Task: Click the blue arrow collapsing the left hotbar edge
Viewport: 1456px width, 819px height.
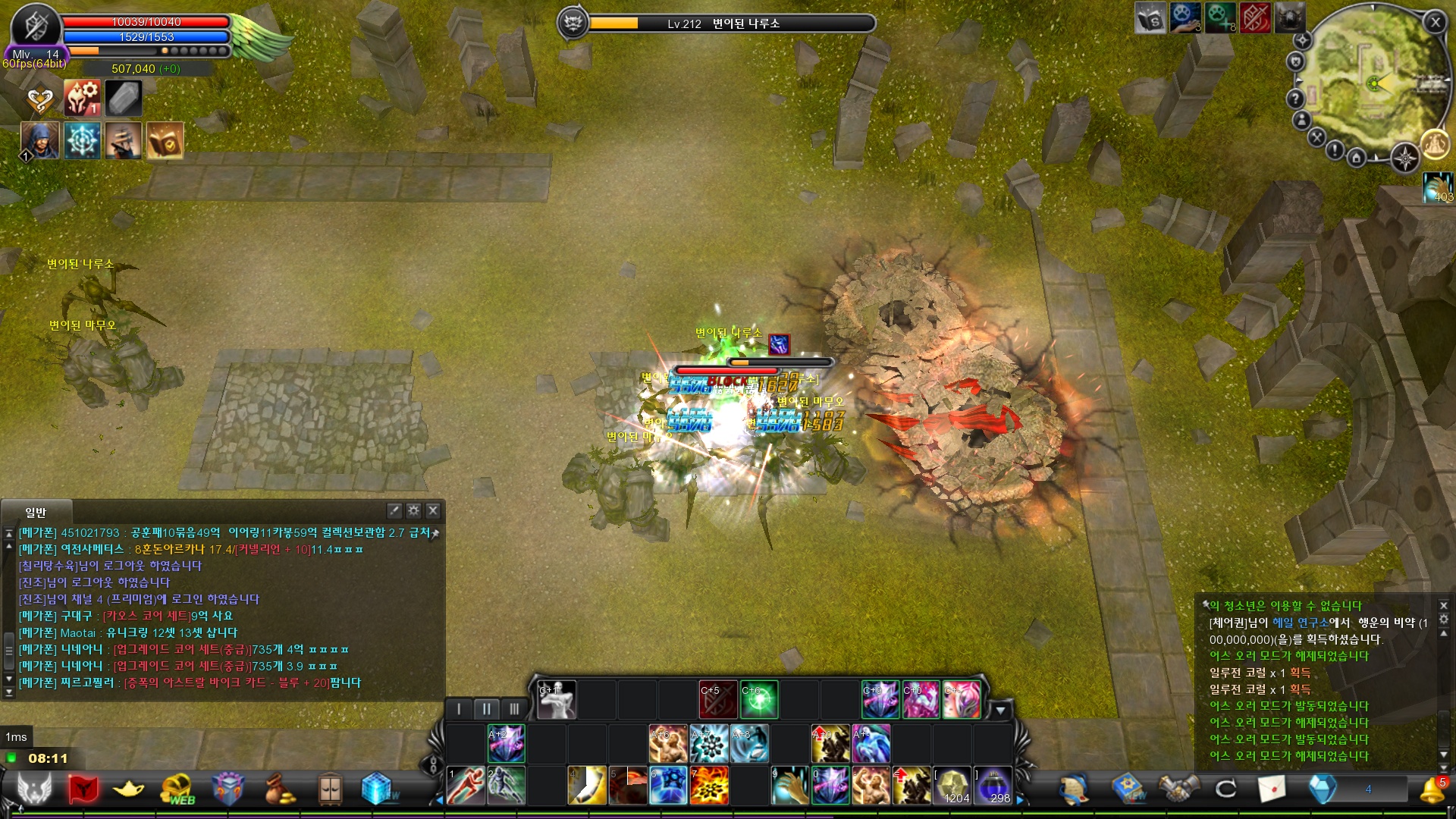Action: pyautogui.click(x=440, y=801)
